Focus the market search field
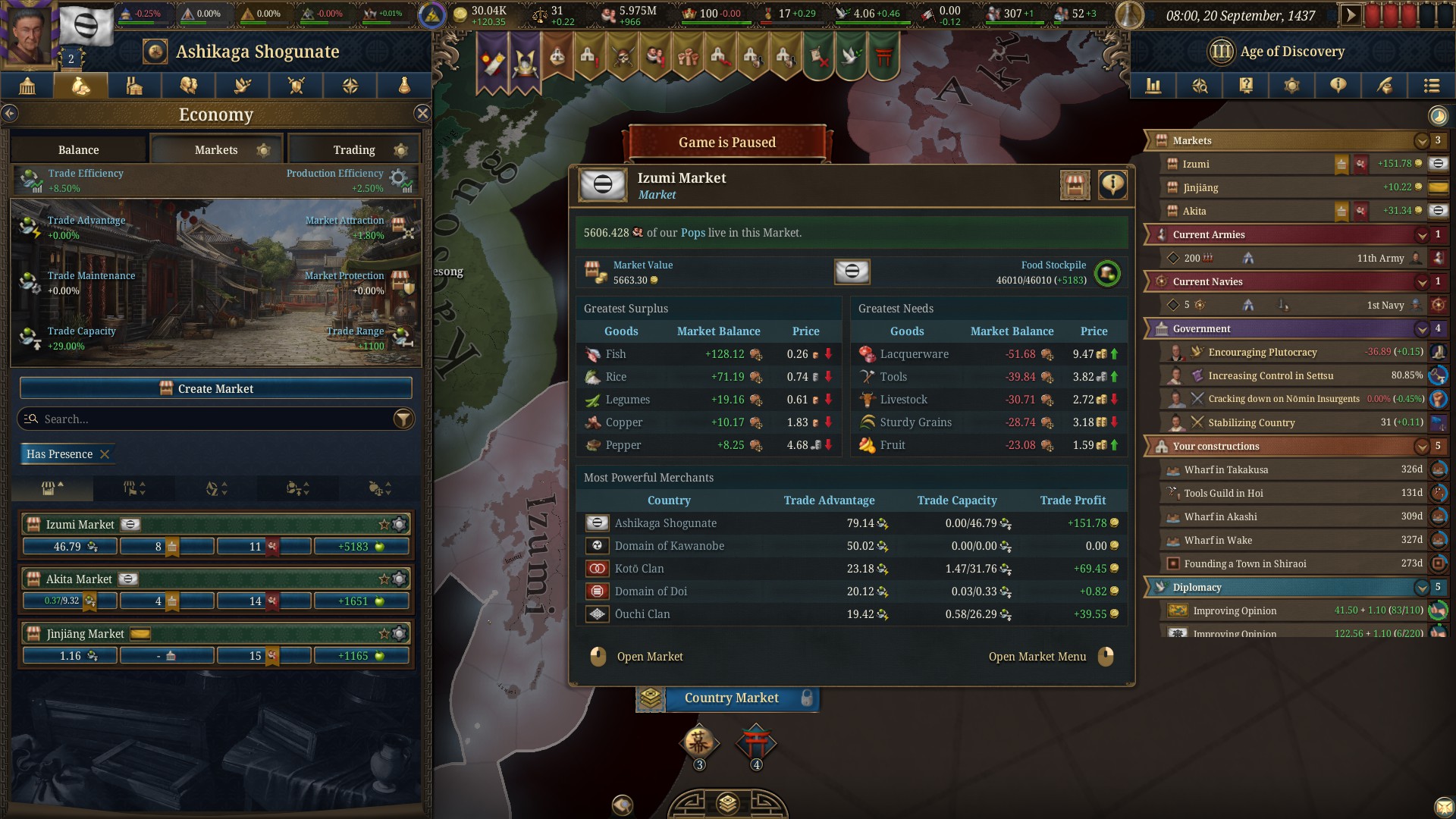1456x819 pixels. click(x=205, y=419)
